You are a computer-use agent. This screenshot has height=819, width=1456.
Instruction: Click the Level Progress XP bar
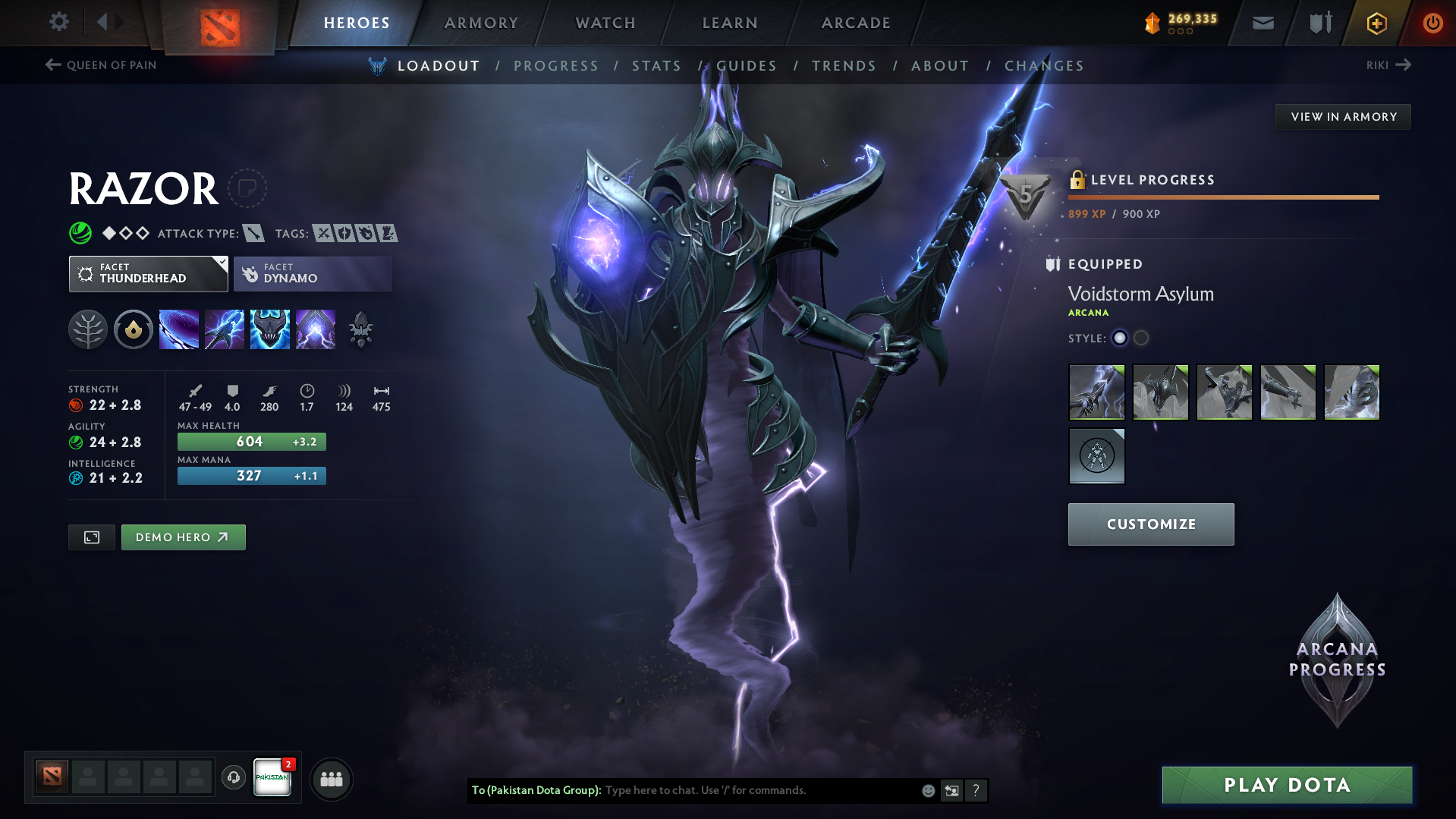click(x=1223, y=197)
